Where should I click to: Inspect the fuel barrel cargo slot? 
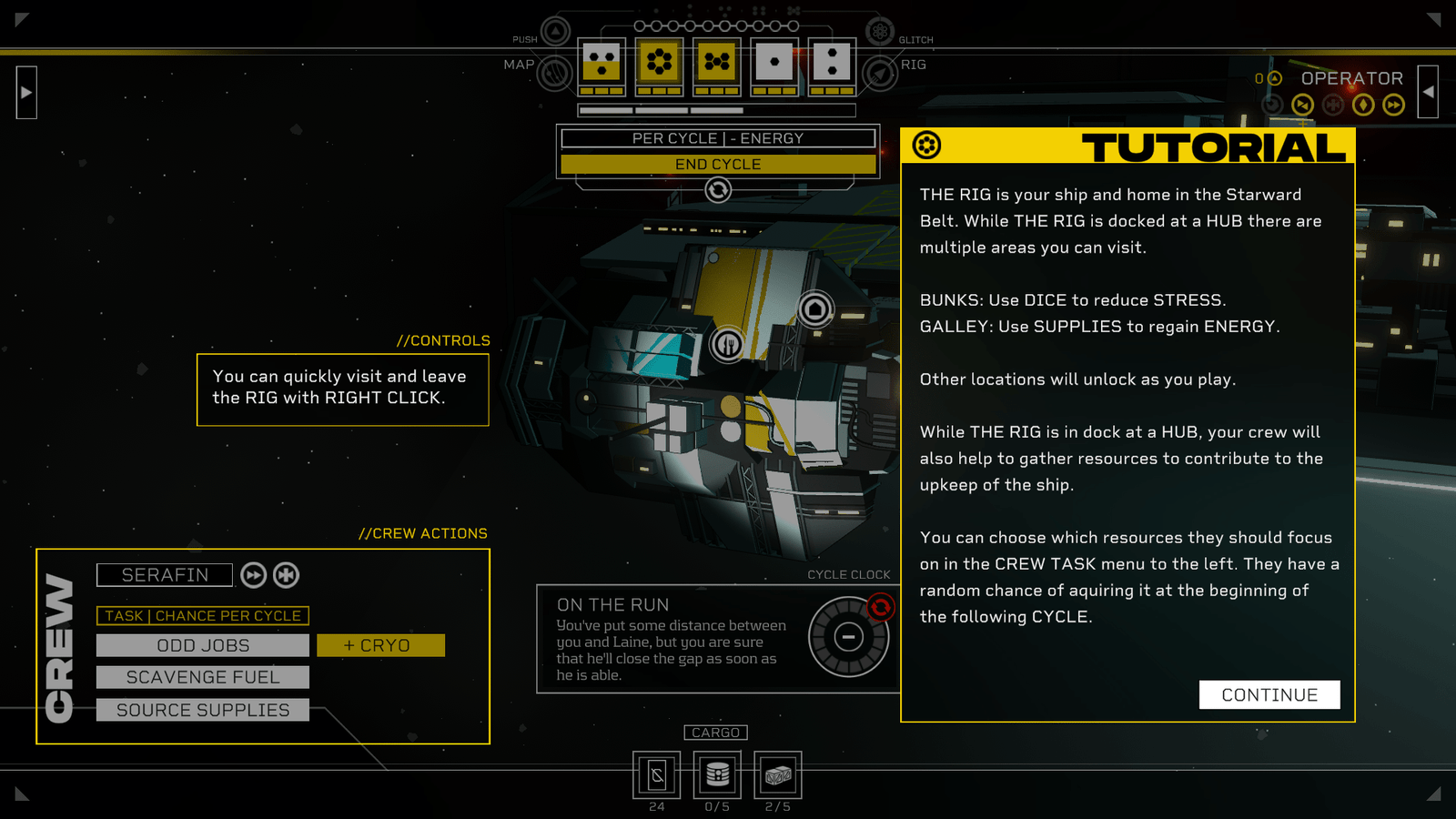(x=717, y=774)
